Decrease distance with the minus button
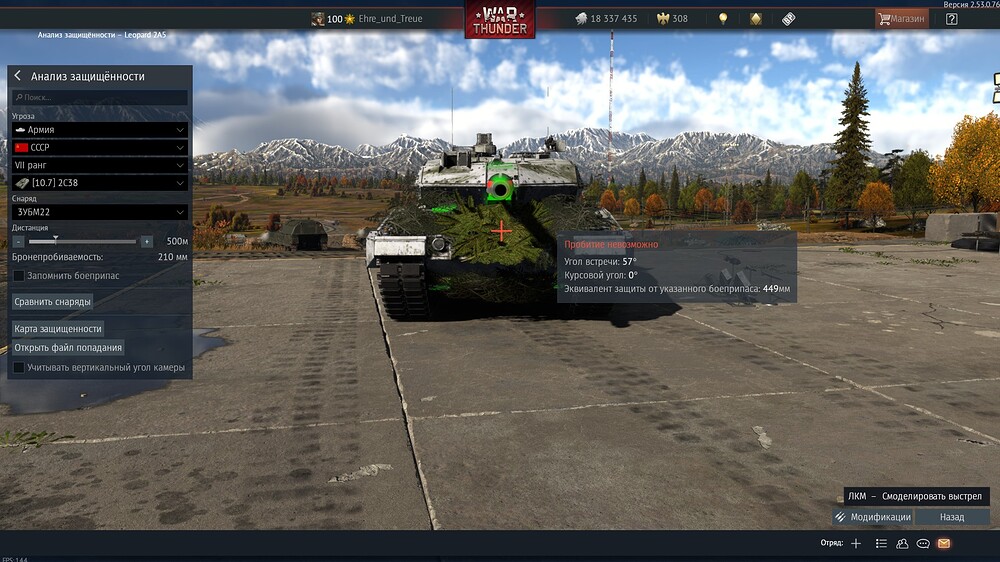 (x=18, y=242)
